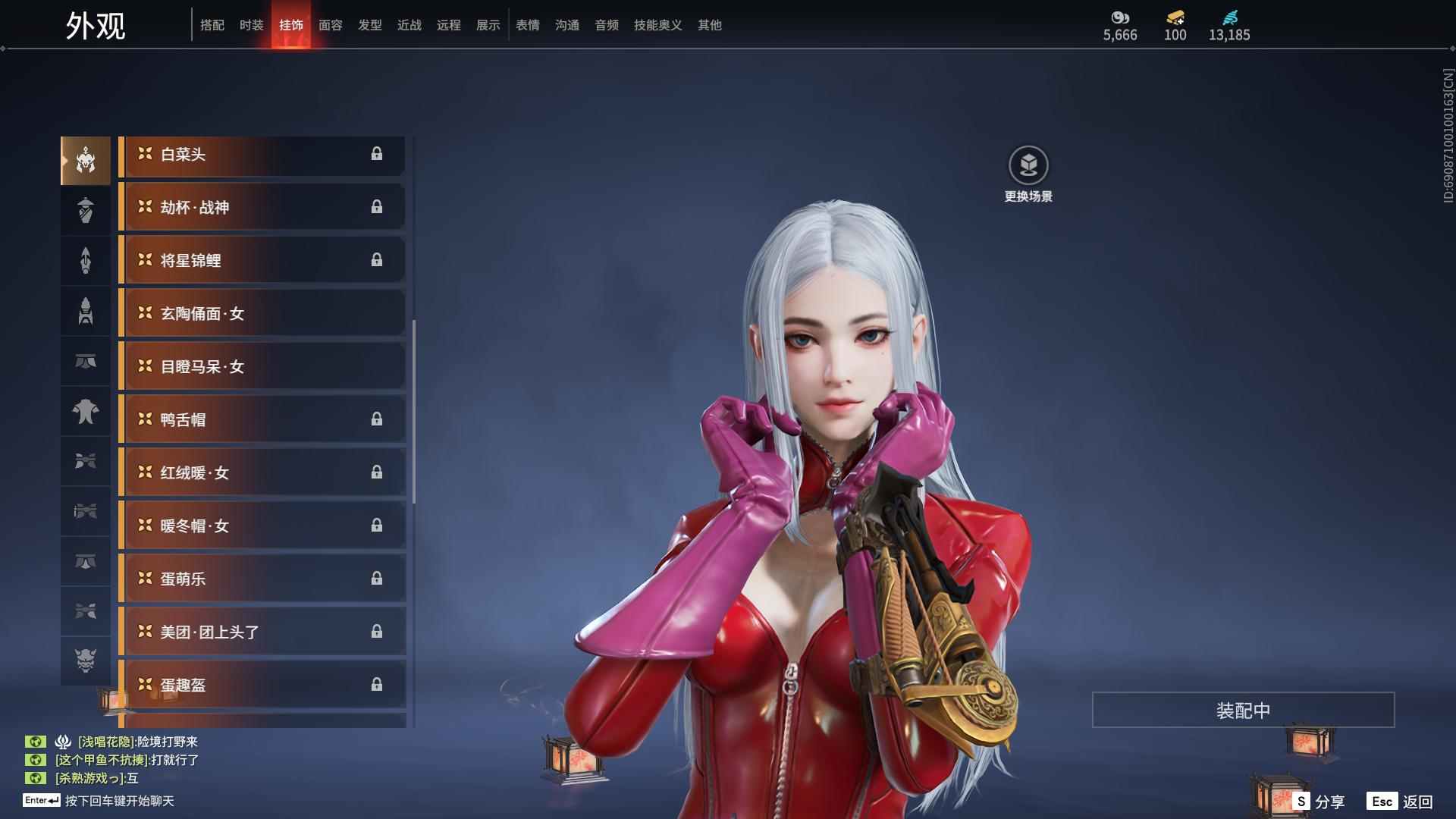Switch to the 表情 tab
This screenshot has width=1456, height=819.
(527, 25)
